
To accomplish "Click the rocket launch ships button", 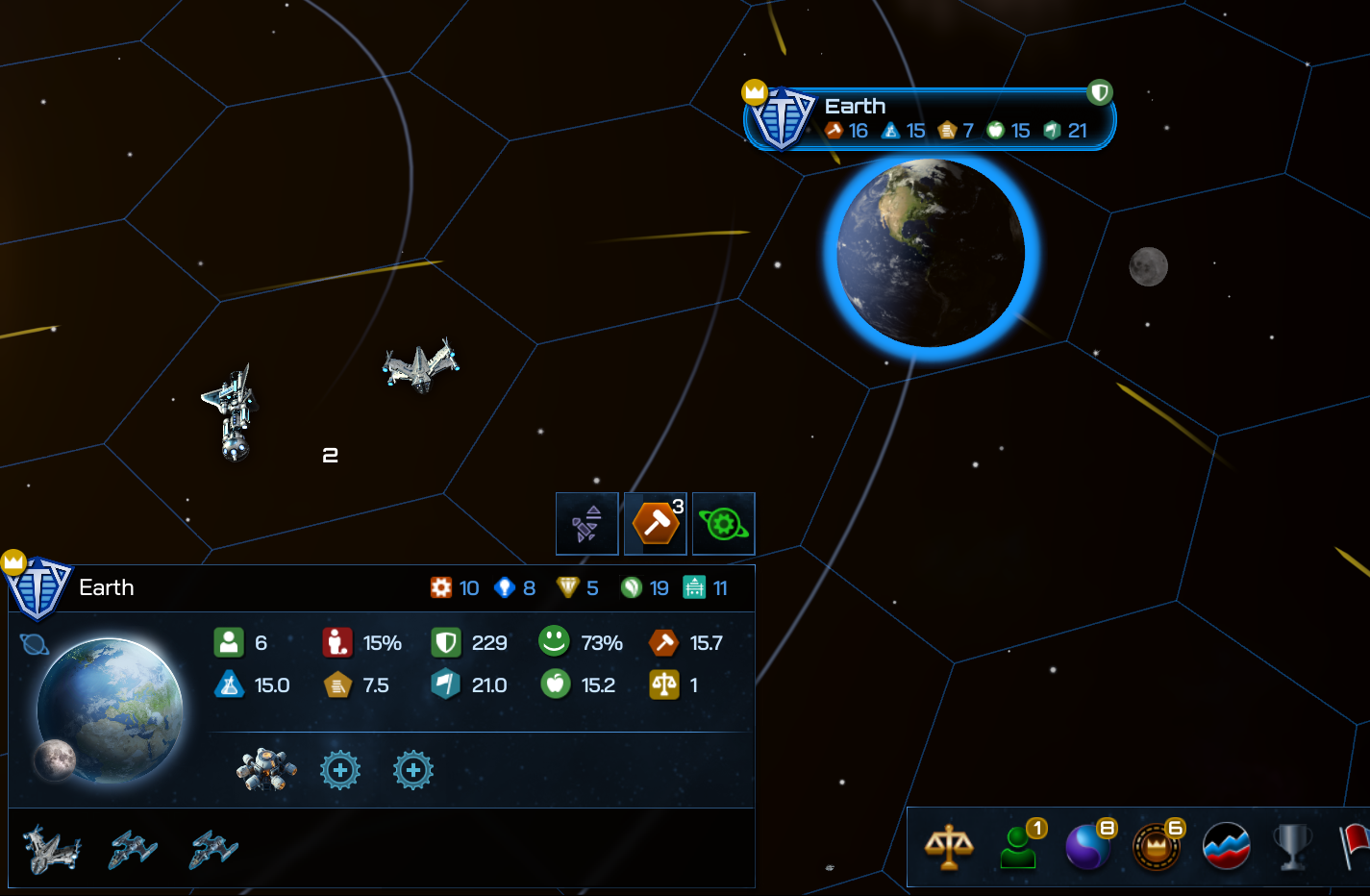I will 586,524.
